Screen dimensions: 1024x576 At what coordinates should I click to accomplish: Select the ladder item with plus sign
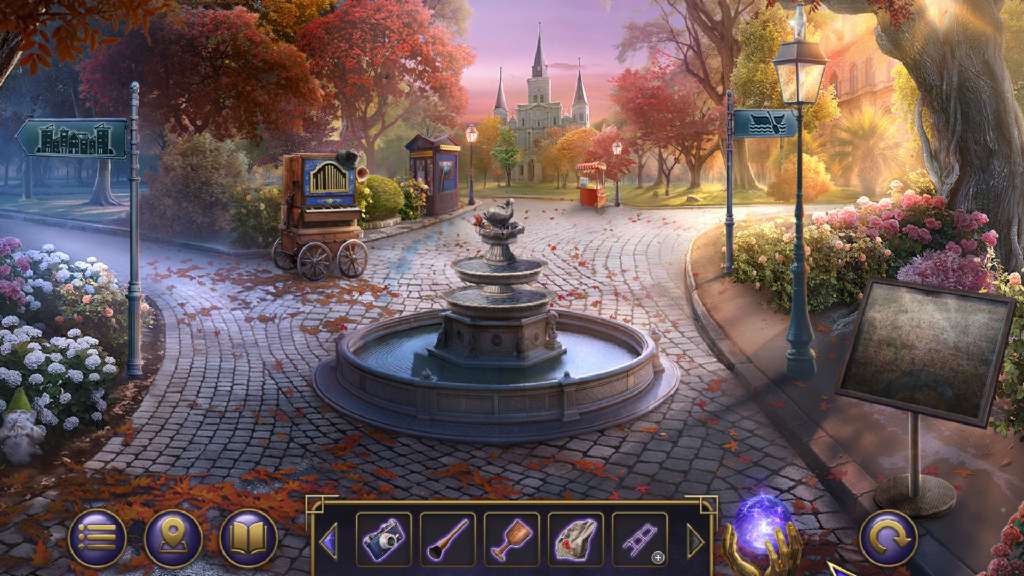pos(639,540)
